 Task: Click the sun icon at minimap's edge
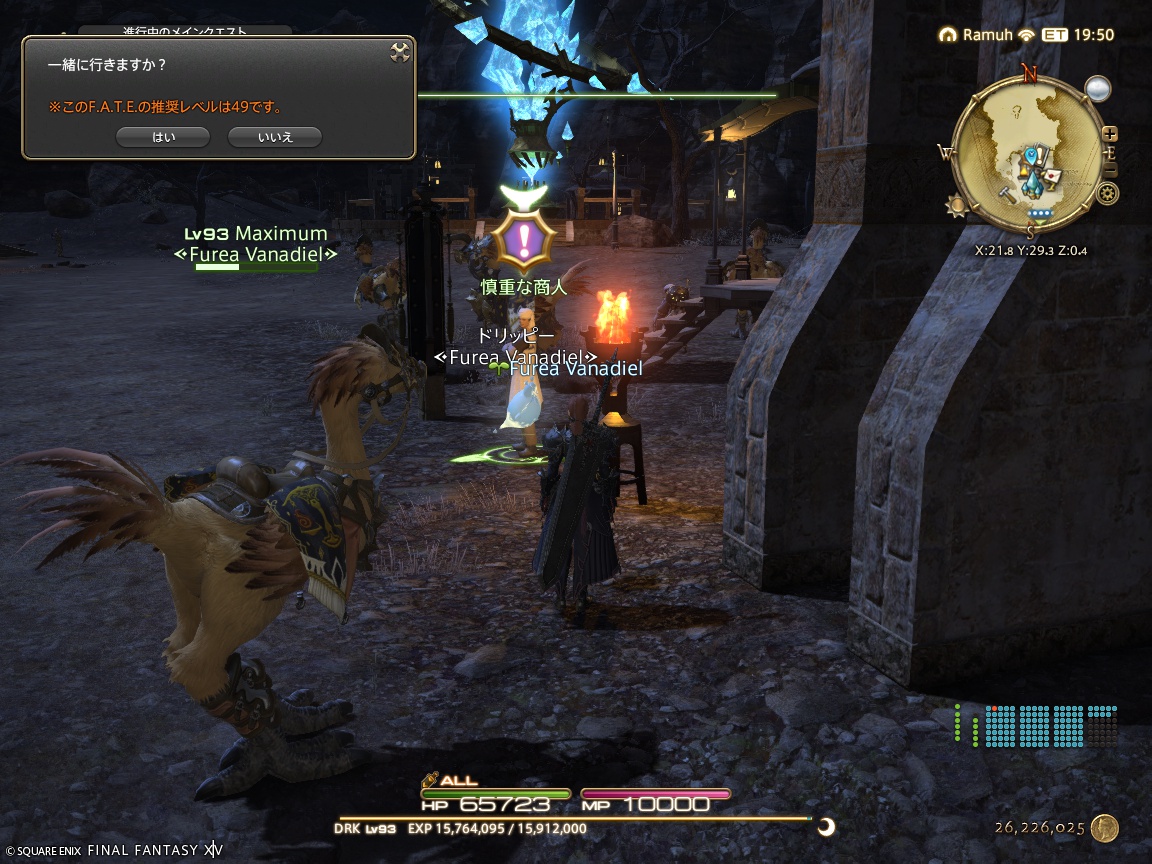(x=958, y=207)
